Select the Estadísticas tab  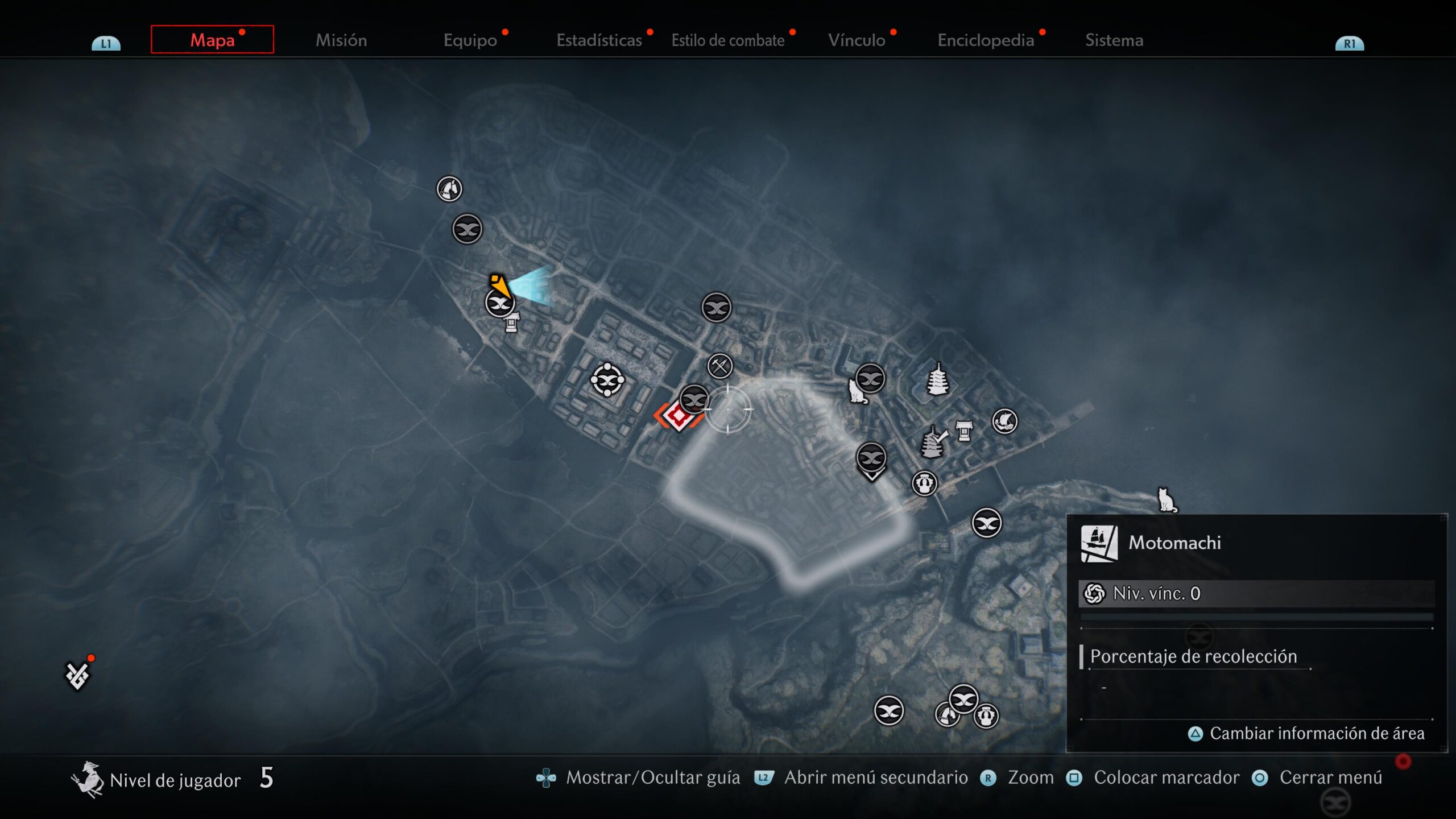[599, 40]
